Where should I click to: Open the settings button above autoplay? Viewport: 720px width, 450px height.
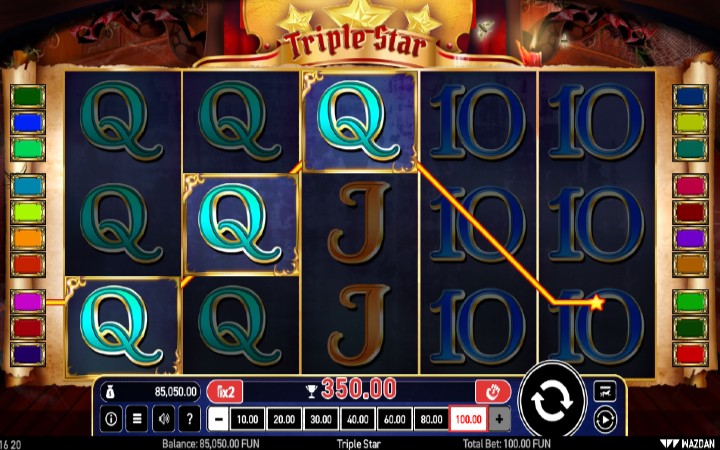click(604, 391)
